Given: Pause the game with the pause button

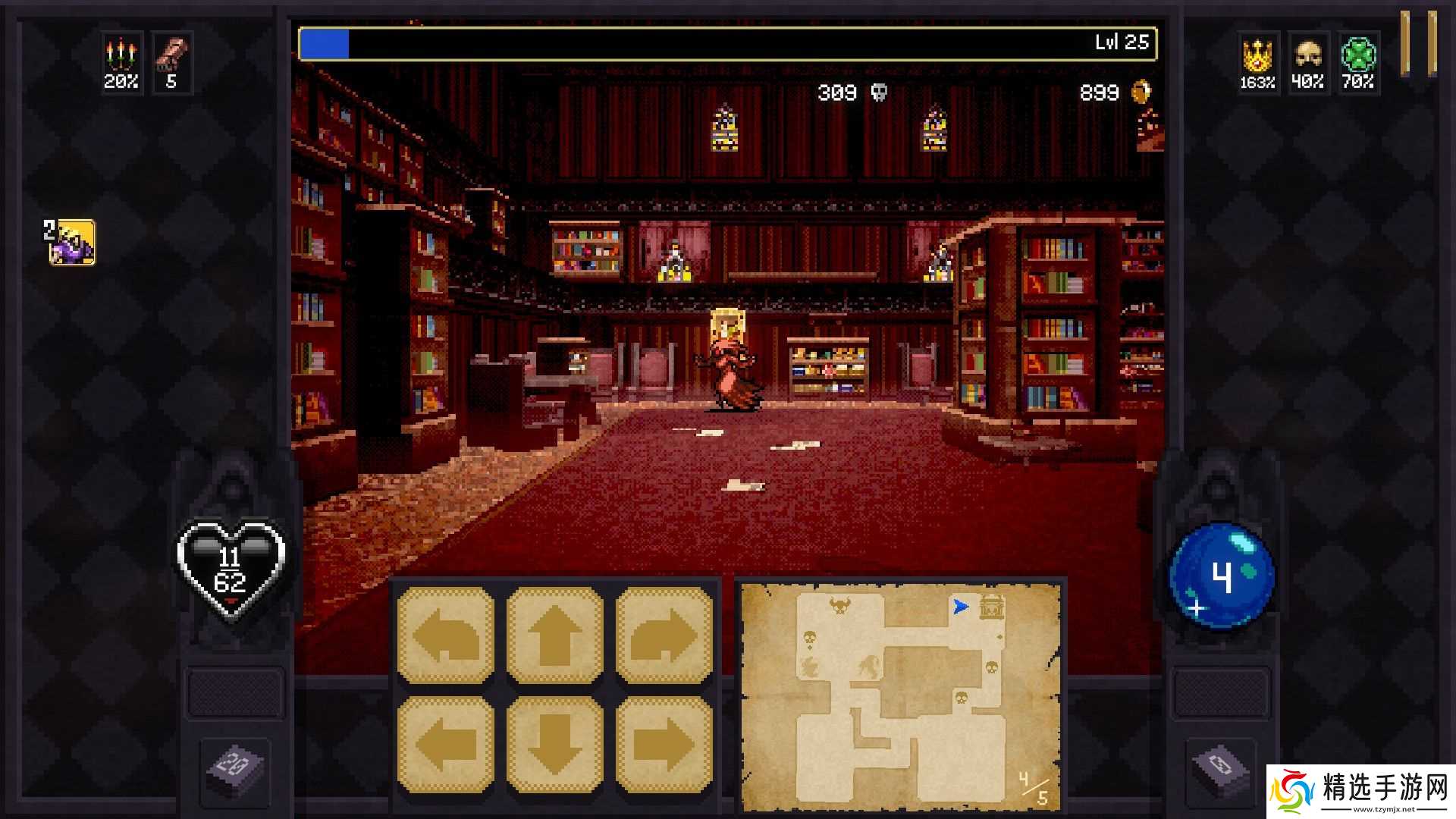Looking at the screenshot, I should [x=1417, y=43].
